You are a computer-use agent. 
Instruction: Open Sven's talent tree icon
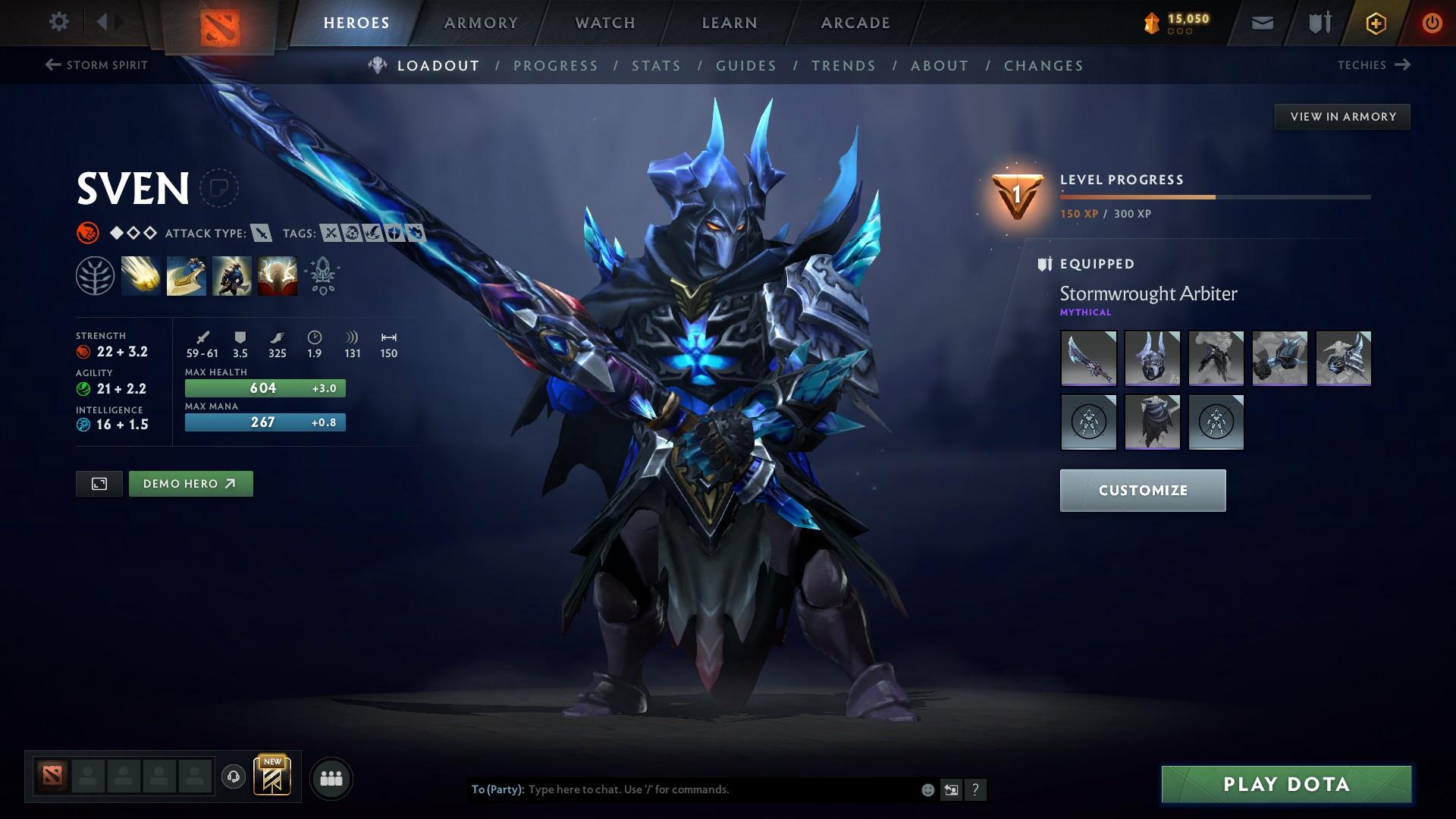(96, 275)
